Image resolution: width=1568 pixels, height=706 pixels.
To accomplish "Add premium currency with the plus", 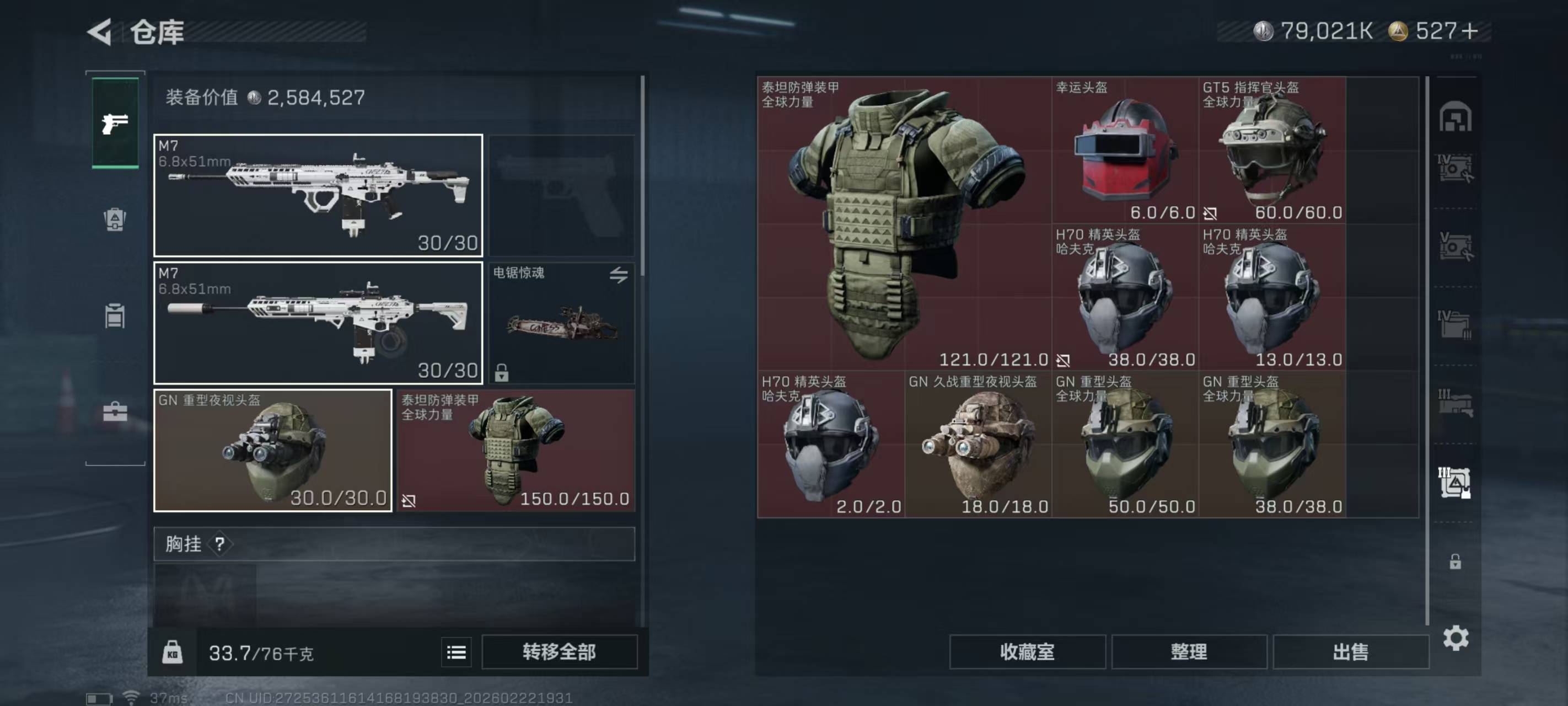I will 1469,31.
